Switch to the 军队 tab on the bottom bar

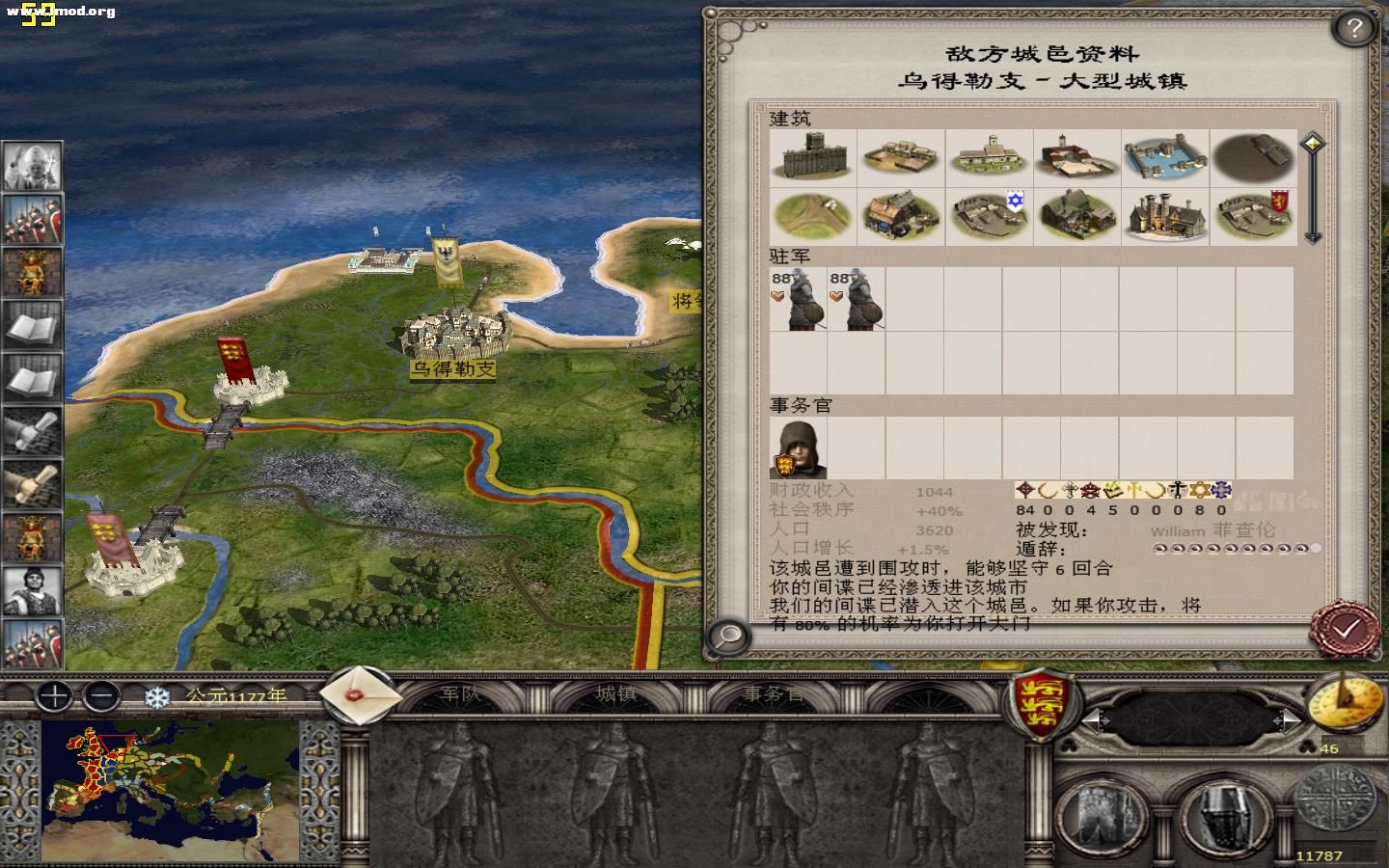(x=460, y=693)
